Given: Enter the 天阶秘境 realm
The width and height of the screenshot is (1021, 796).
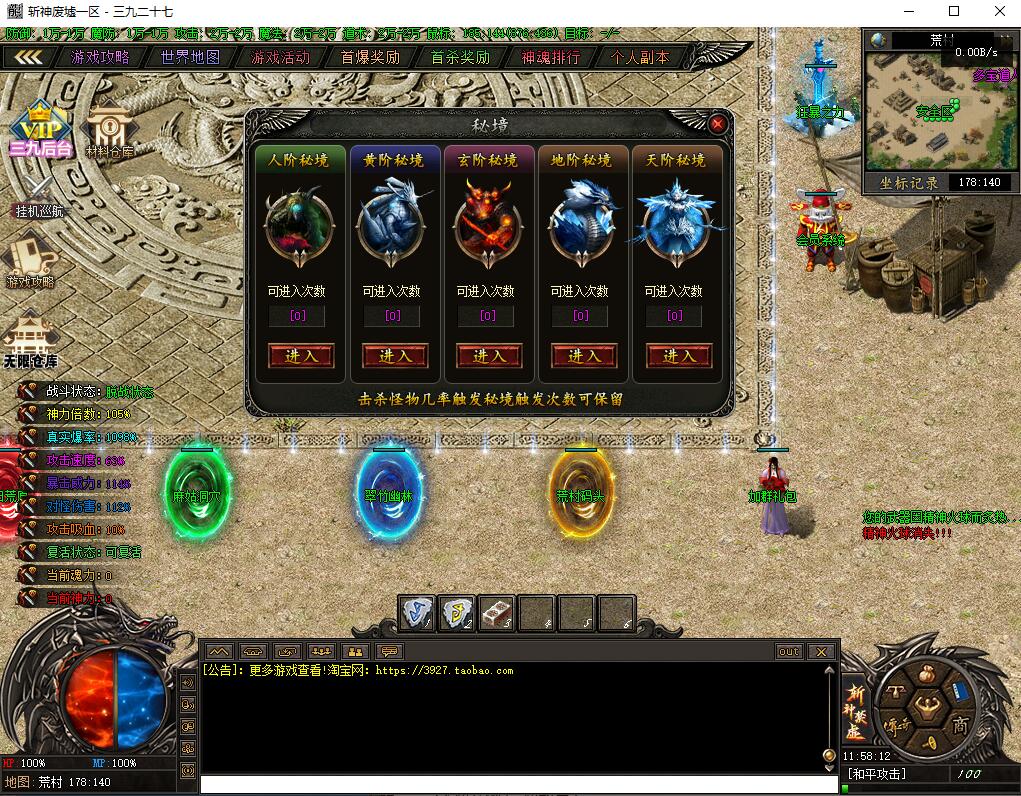Looking at the screenshot, I should 678,356.
